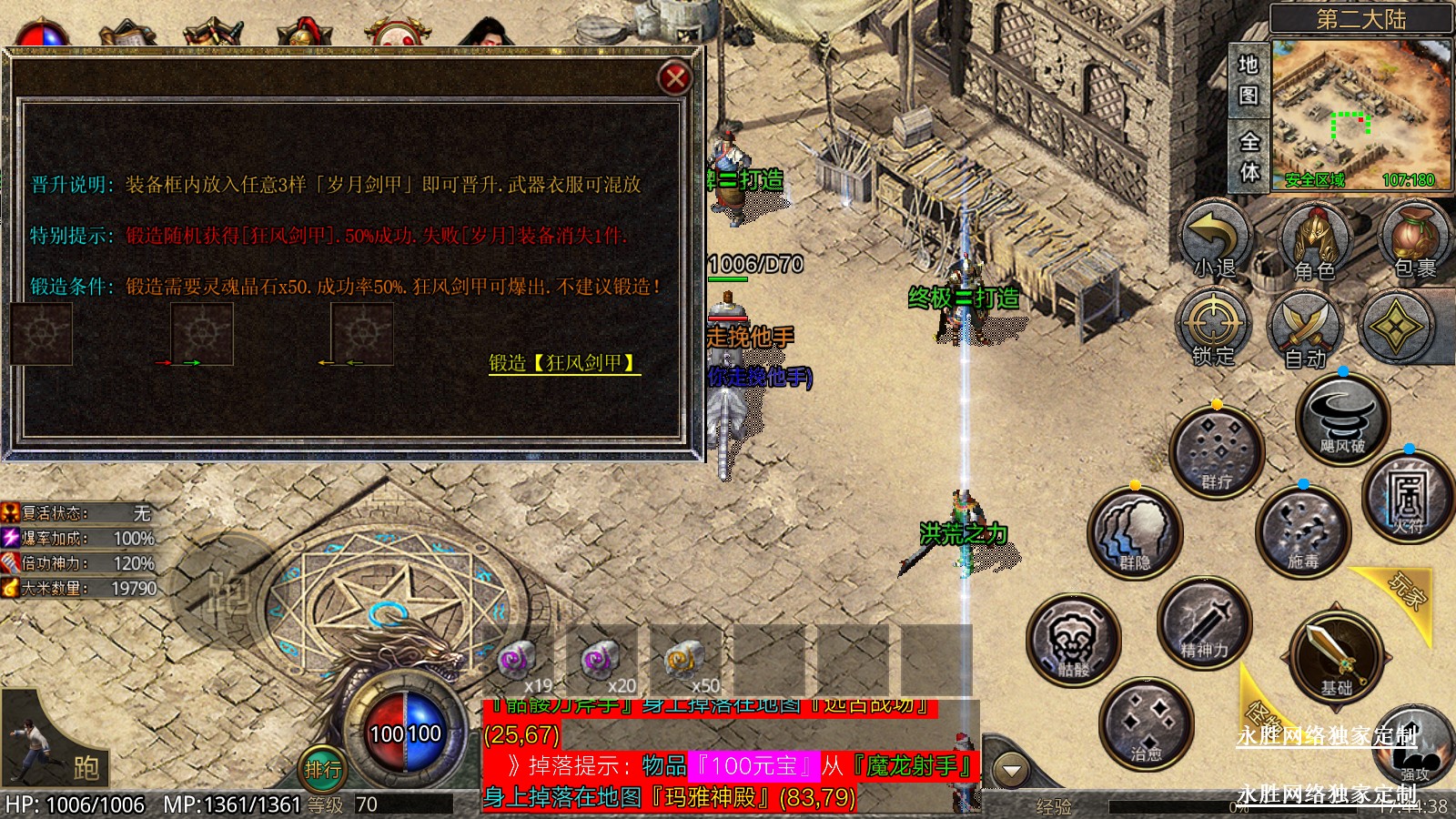Image resolution: width=1456 pixels, height=819 pixels.
Task: Cast the 治愈 healing skill
Action: click(x=1146, y=723)
